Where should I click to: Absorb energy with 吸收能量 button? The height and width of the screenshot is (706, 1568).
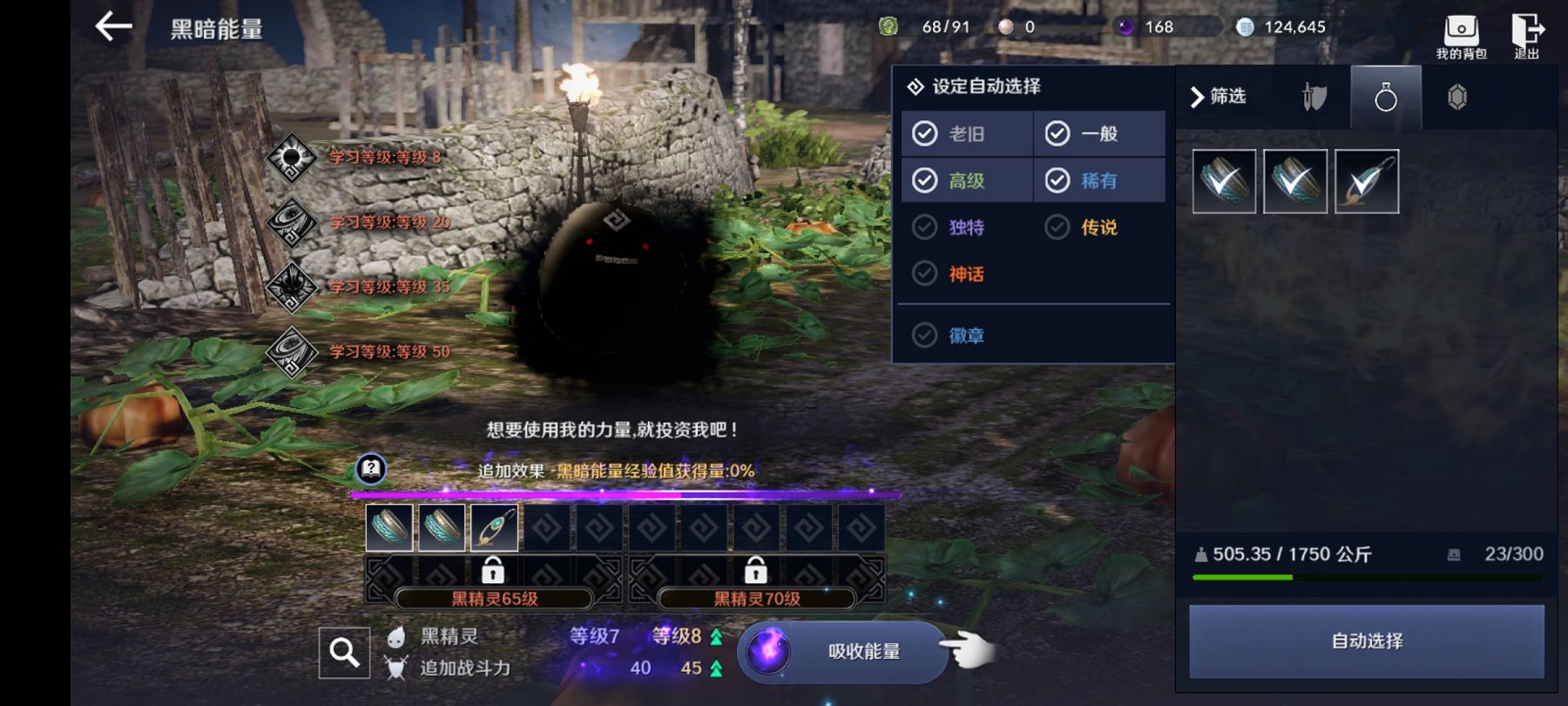coord(843,652)
